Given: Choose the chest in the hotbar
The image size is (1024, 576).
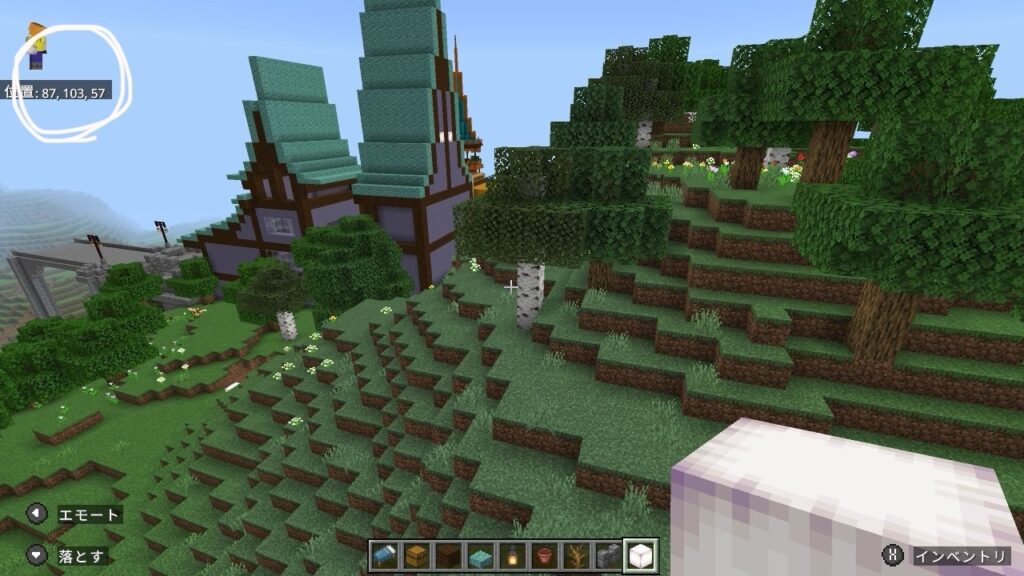Looking at the screenshot, I should click(x=416, y=556).
